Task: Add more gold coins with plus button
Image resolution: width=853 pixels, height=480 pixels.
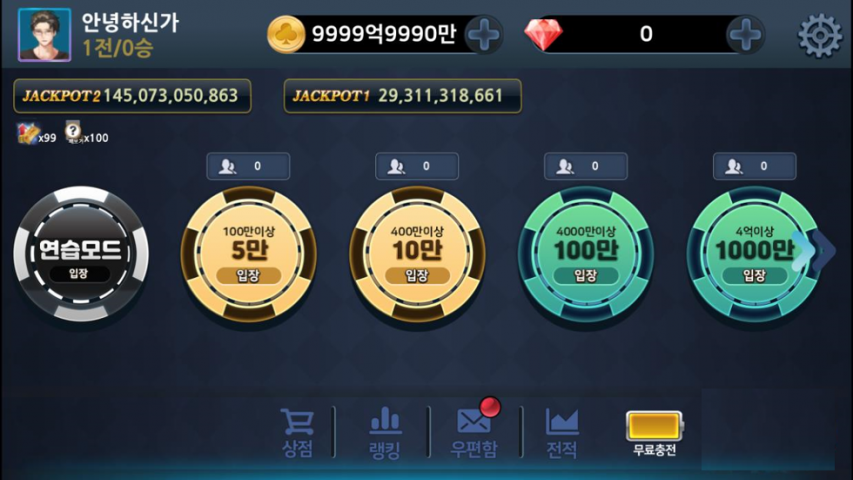Action: pos(484,35)
